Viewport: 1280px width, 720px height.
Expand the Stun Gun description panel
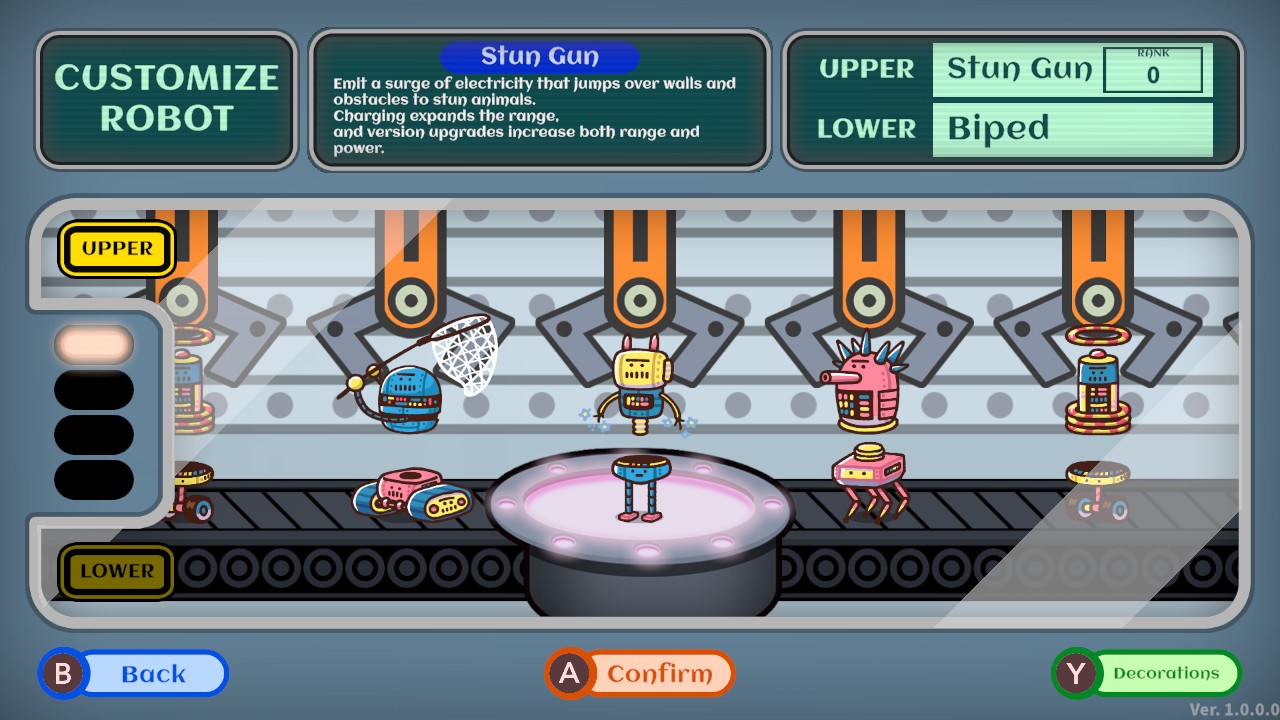pyautogui.click(x=540, y=100)
